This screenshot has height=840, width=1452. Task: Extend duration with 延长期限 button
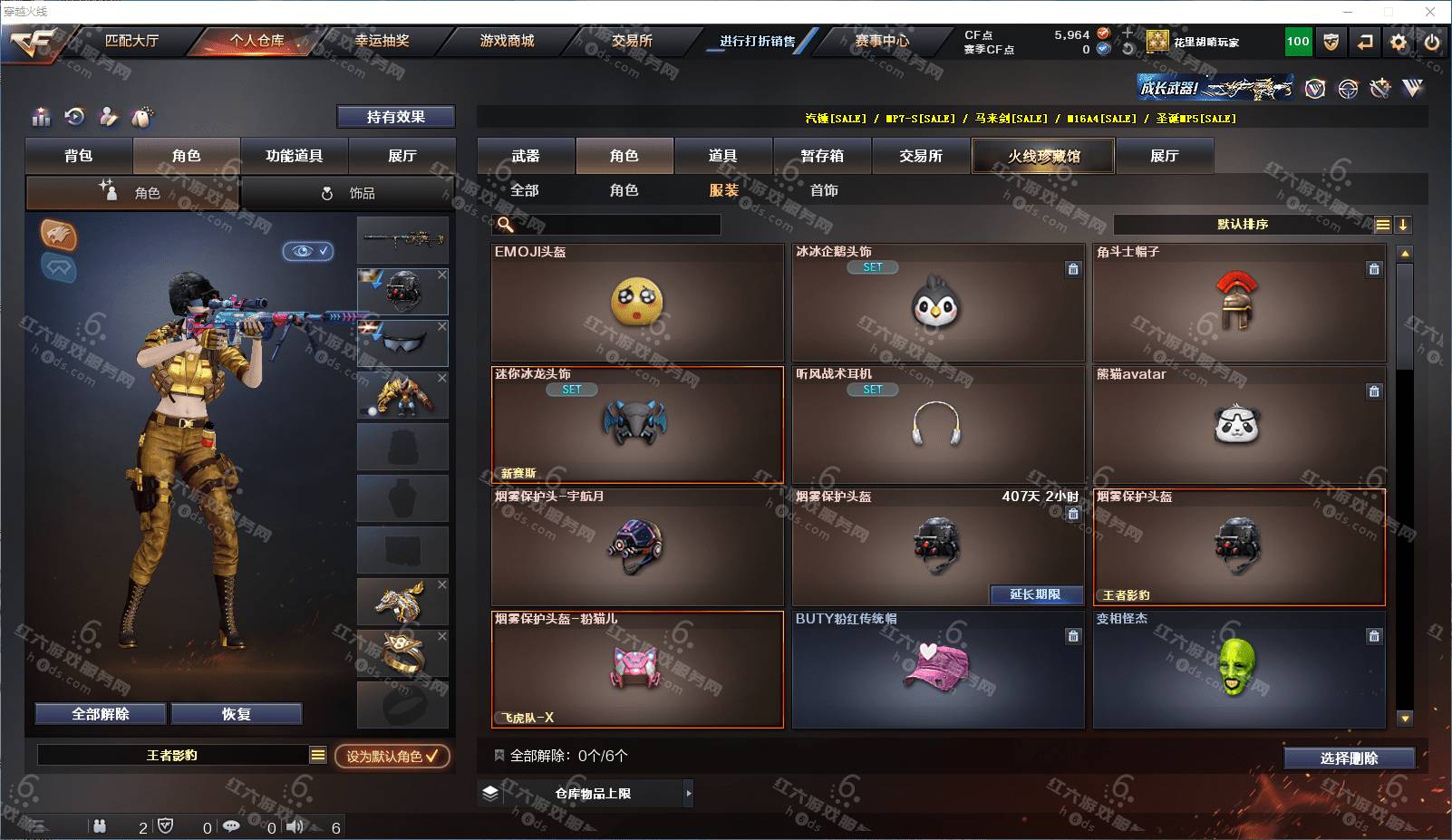(1035, 594)
